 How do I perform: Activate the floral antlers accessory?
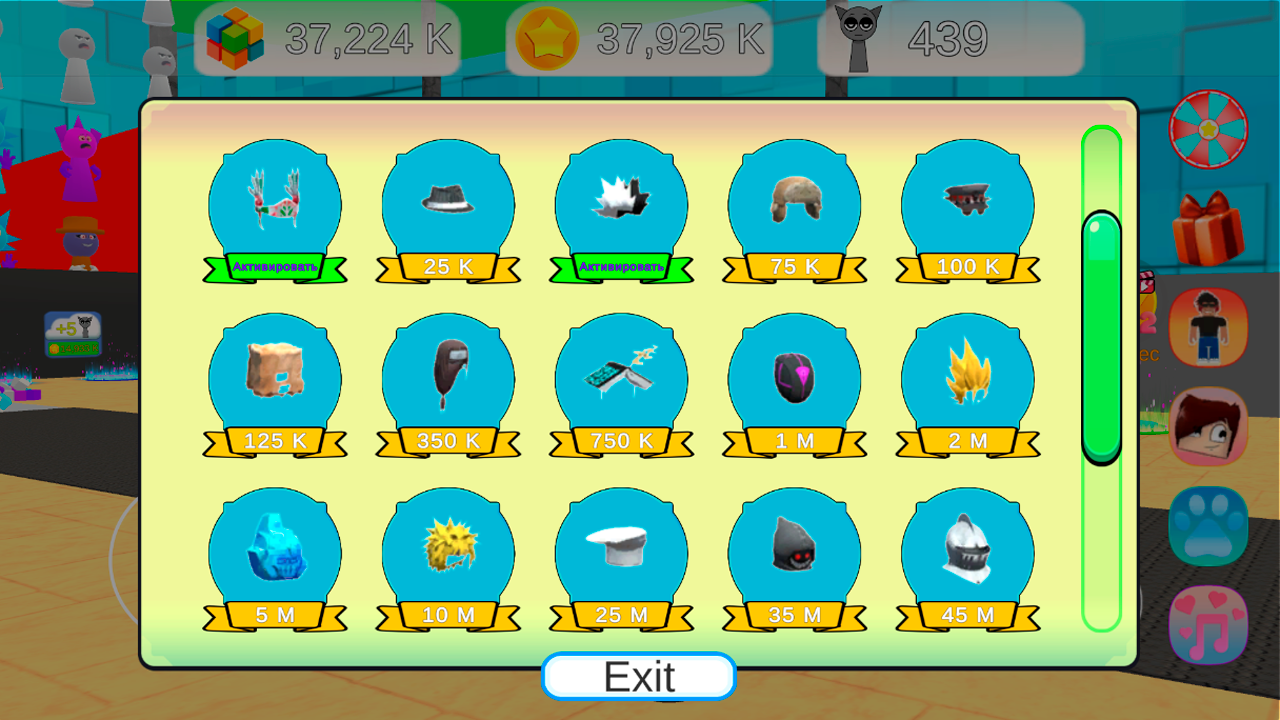pos(274,267)
